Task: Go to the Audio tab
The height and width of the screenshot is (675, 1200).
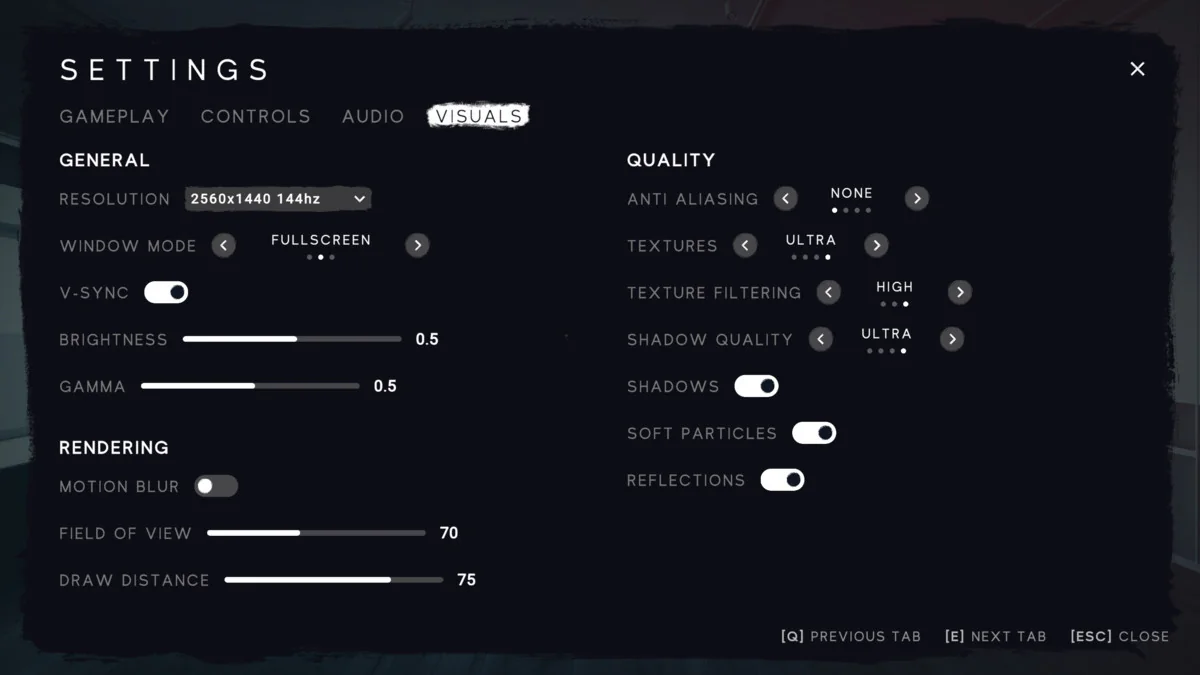Action: [373, 116]
